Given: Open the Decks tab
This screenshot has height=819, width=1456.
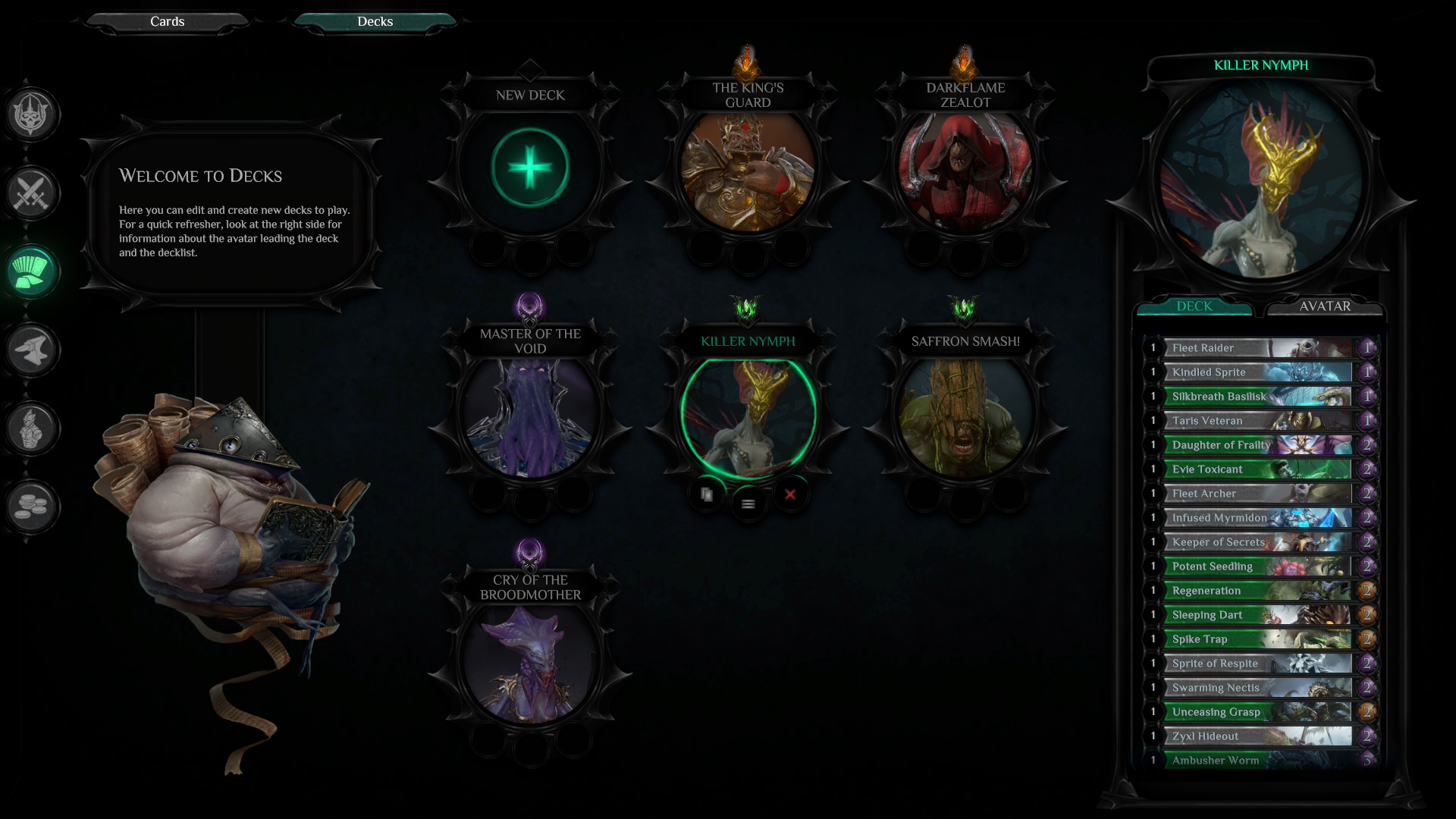Looking at the screenshot, I should click(375, 21).
